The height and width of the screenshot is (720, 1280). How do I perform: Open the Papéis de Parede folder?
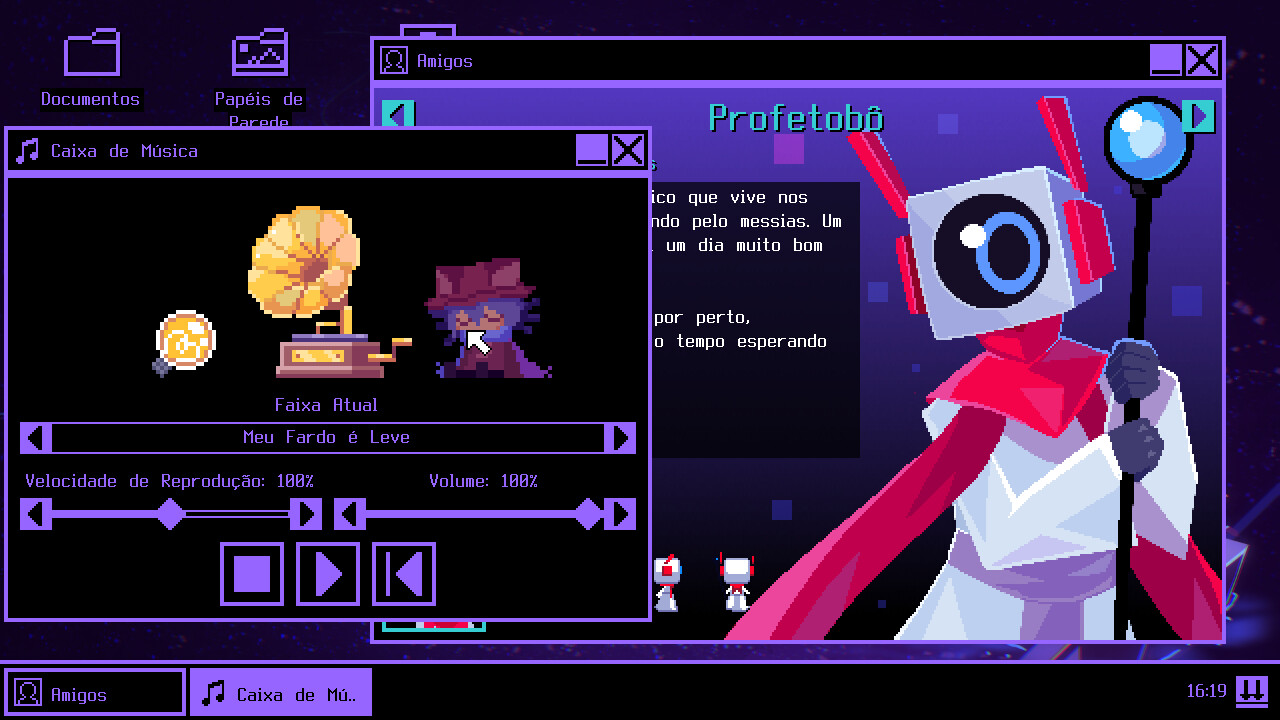pos(260,52)
